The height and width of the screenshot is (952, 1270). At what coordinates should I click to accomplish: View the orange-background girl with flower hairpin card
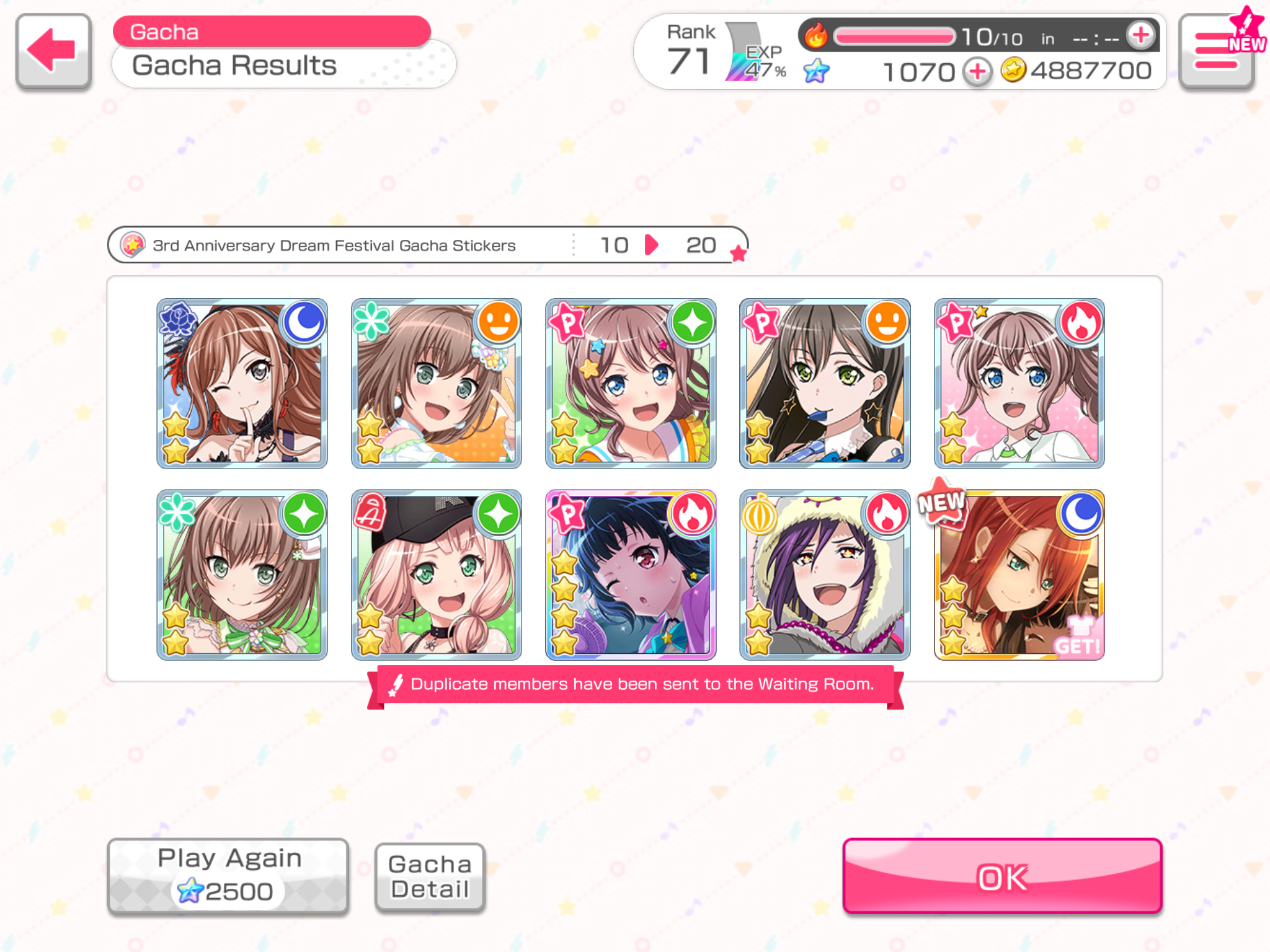(436, 383)
